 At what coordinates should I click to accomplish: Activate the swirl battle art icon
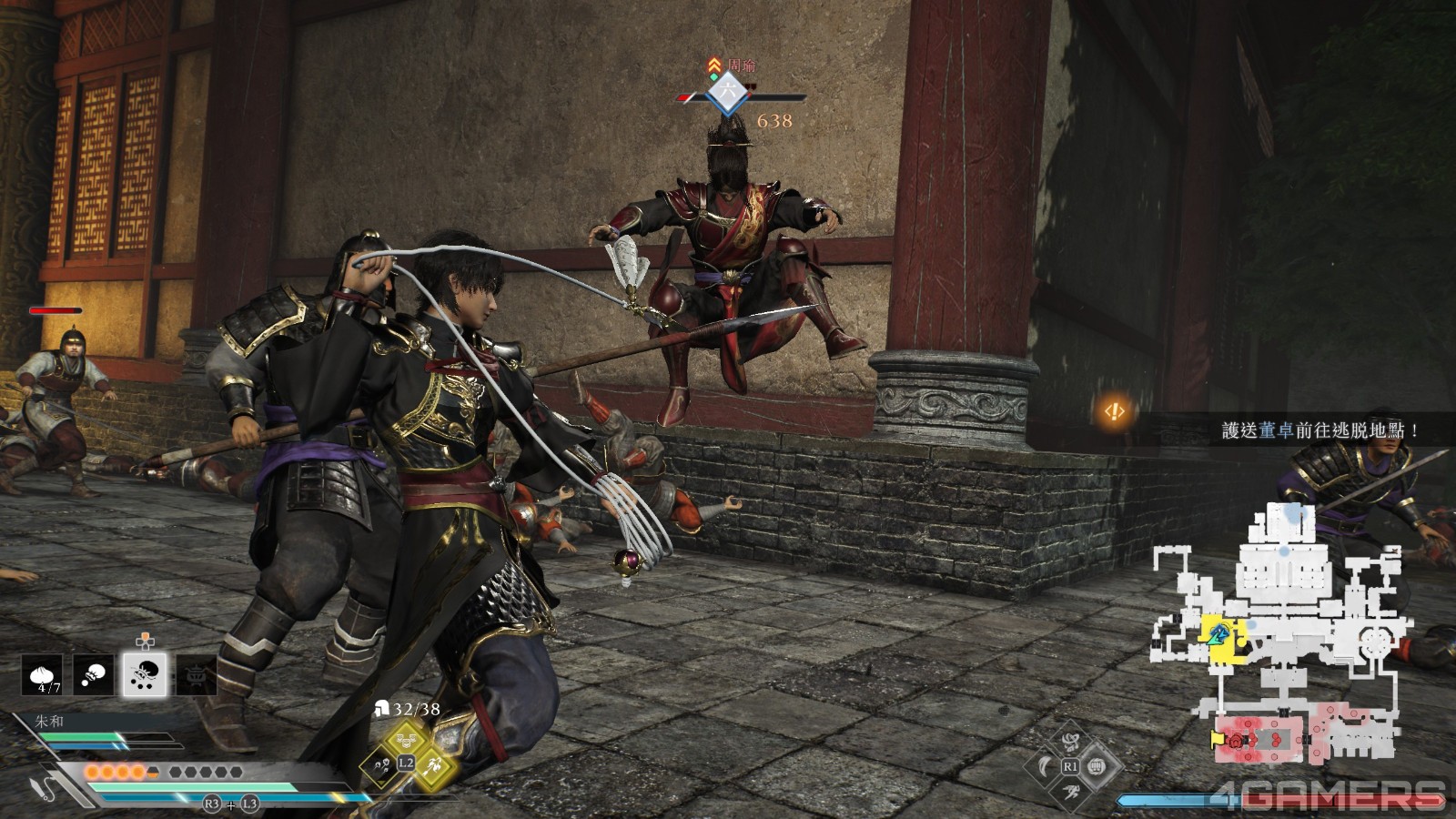[x=1070, y=742]
